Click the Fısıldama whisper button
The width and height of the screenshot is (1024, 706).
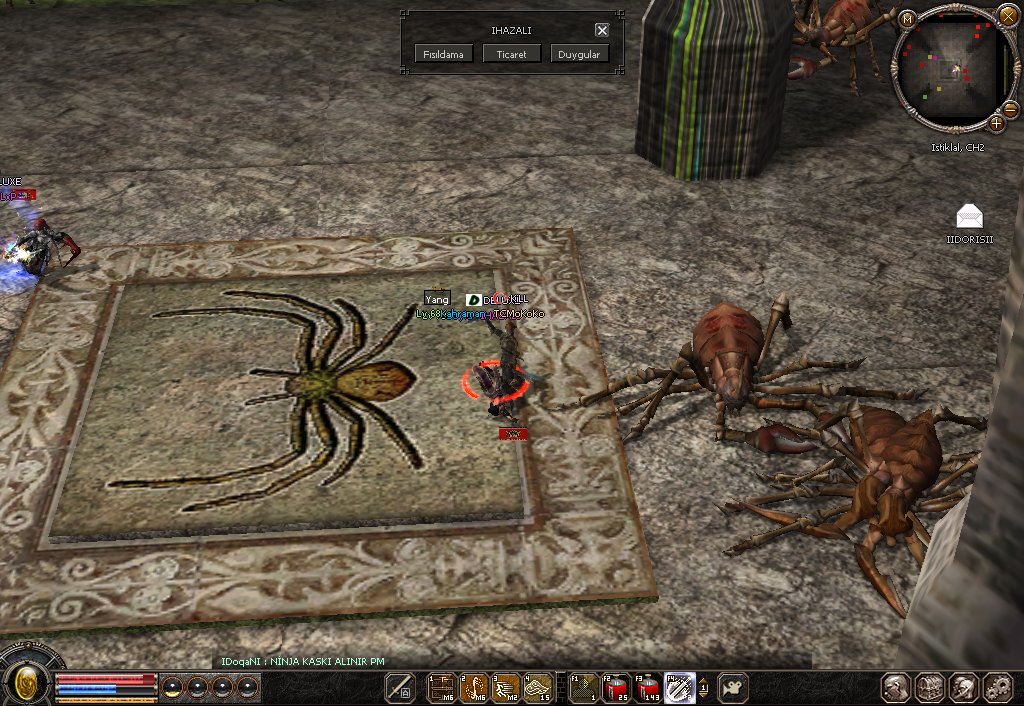pos(444,54)
